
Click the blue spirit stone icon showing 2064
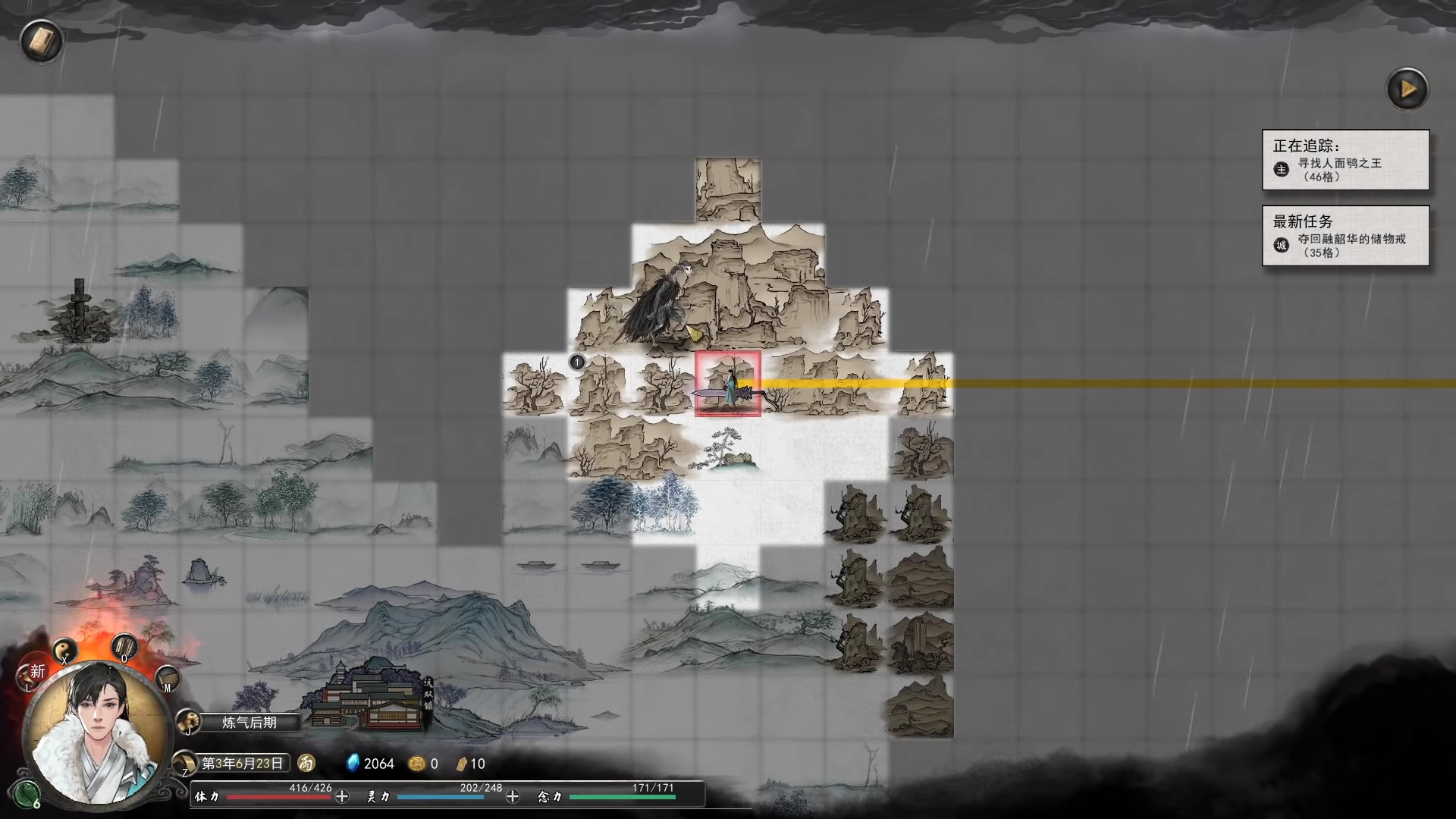(x=353, y=764)
